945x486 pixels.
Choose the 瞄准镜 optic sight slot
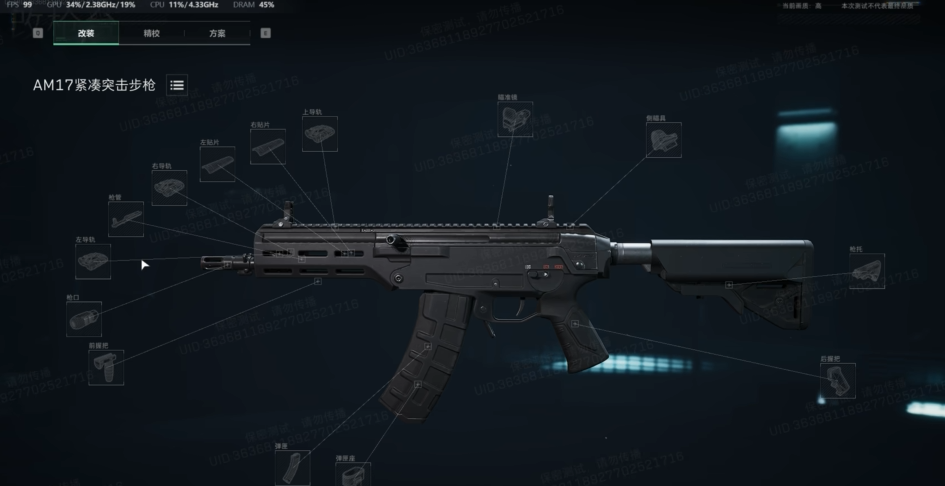(514, 120)
